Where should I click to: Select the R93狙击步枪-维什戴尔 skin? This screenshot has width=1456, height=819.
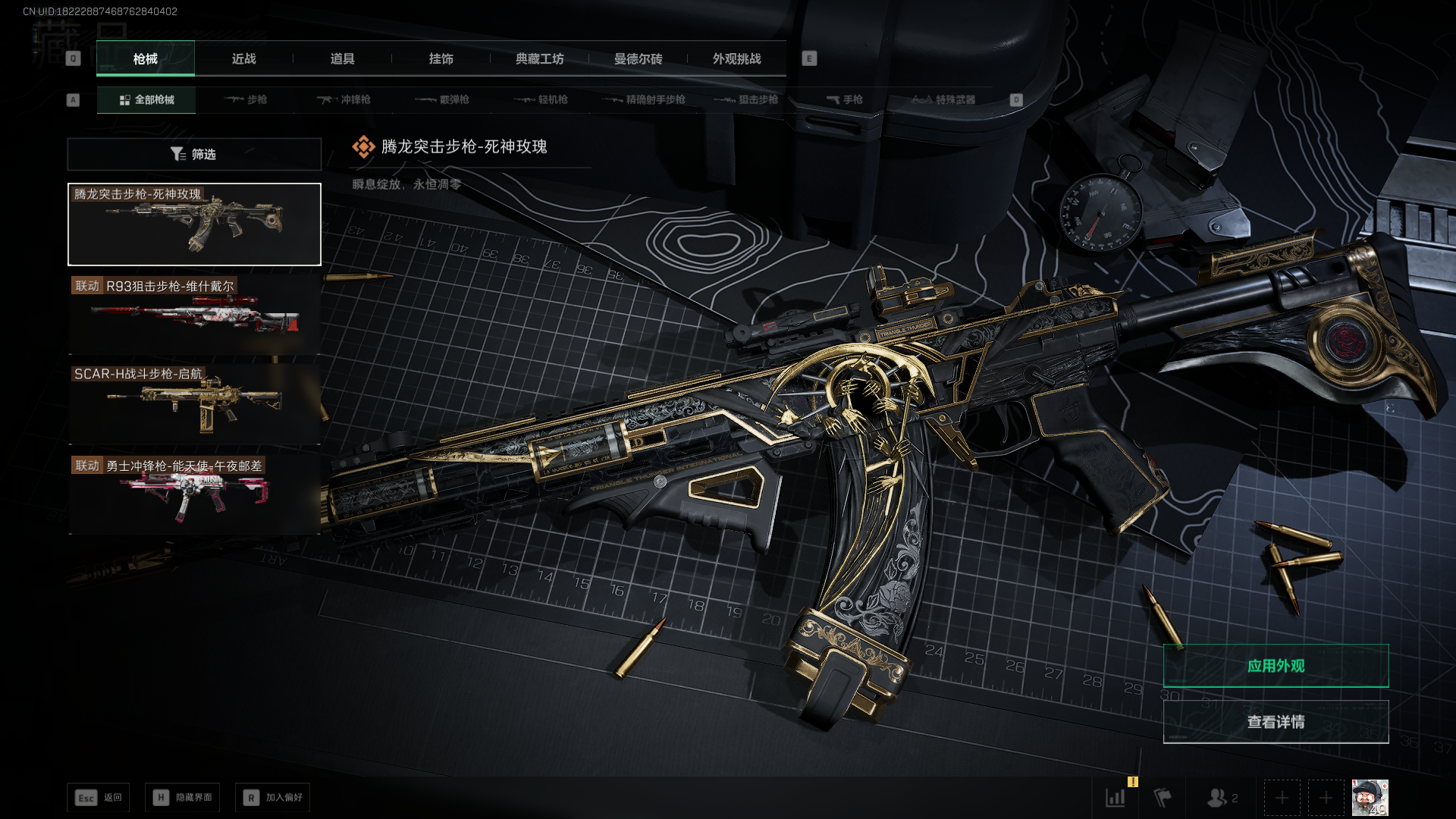(194, 315)
